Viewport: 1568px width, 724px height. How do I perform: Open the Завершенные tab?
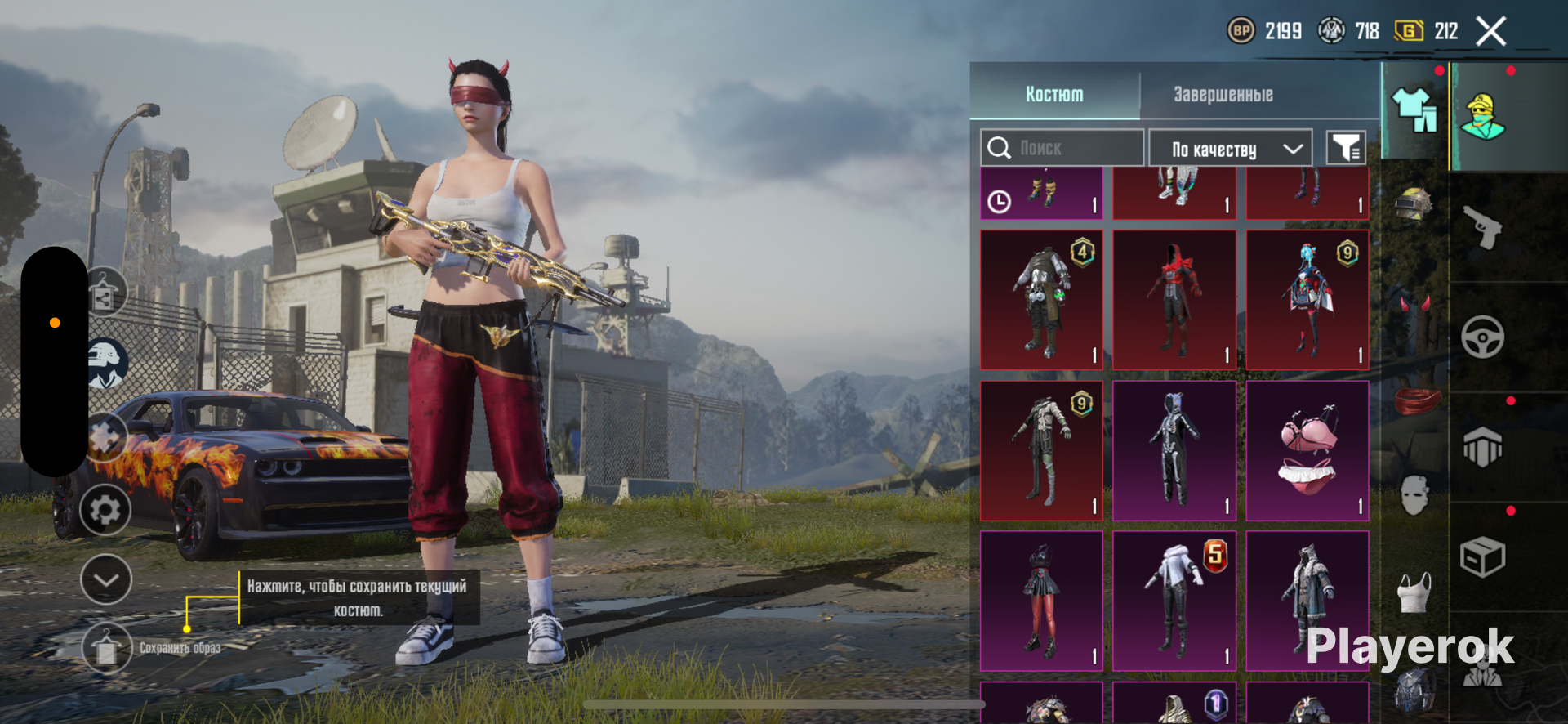pos(1223,95)
